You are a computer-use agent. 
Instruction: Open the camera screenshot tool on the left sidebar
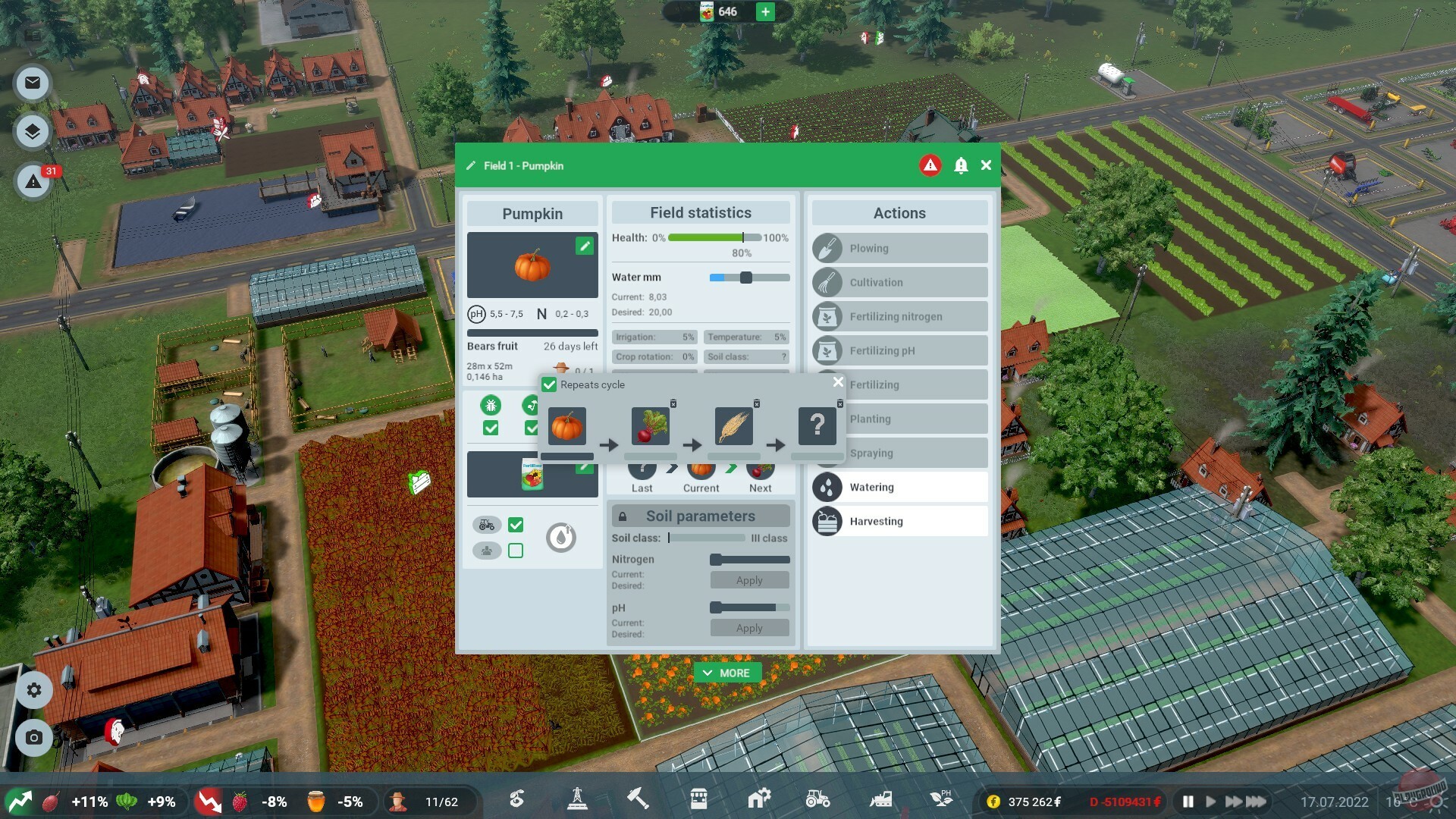click(33, 738)
